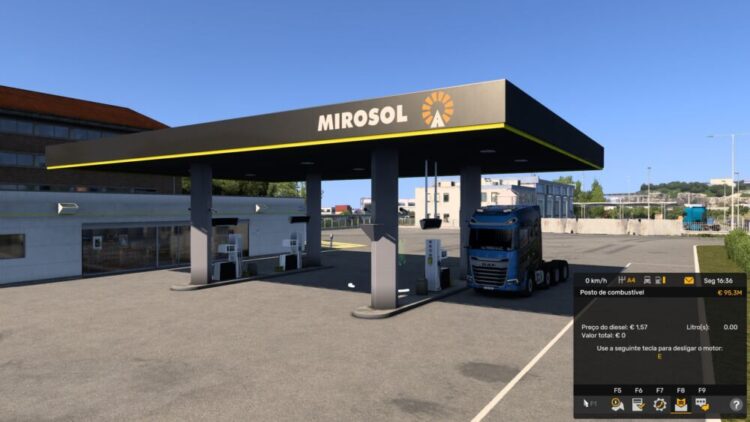Click the mouse cursor F1 icon
This screenshot has width=750, height=422.
point(590,404)
